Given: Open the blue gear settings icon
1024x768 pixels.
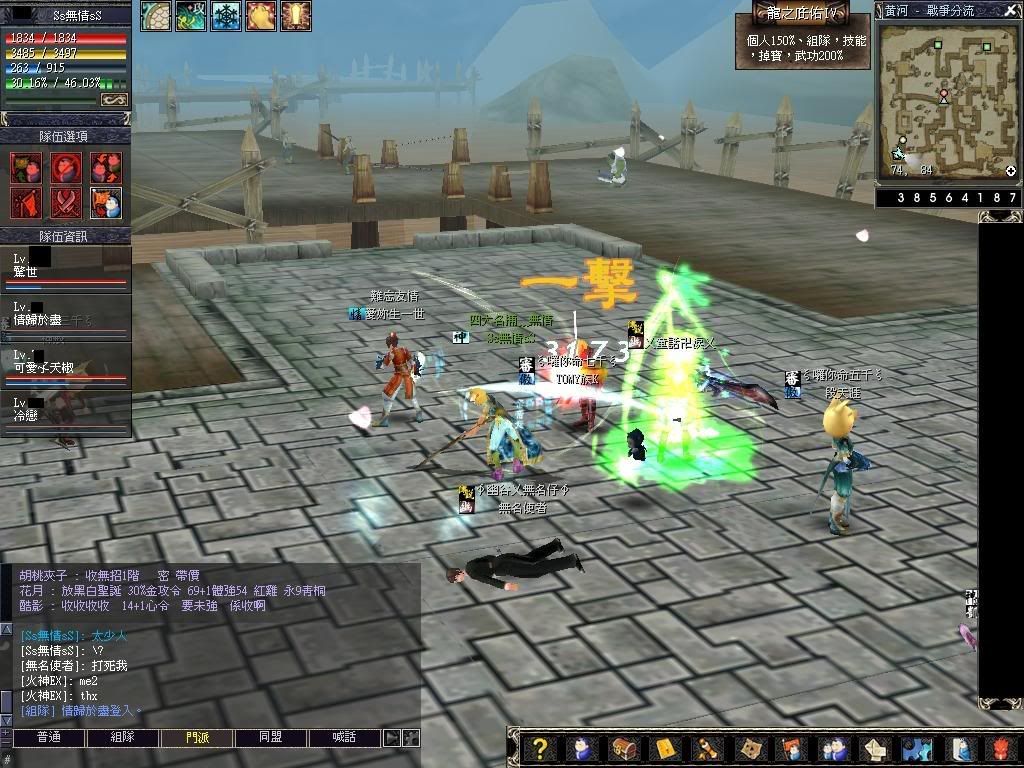Looking at the screenshot, I should (916, 748).
